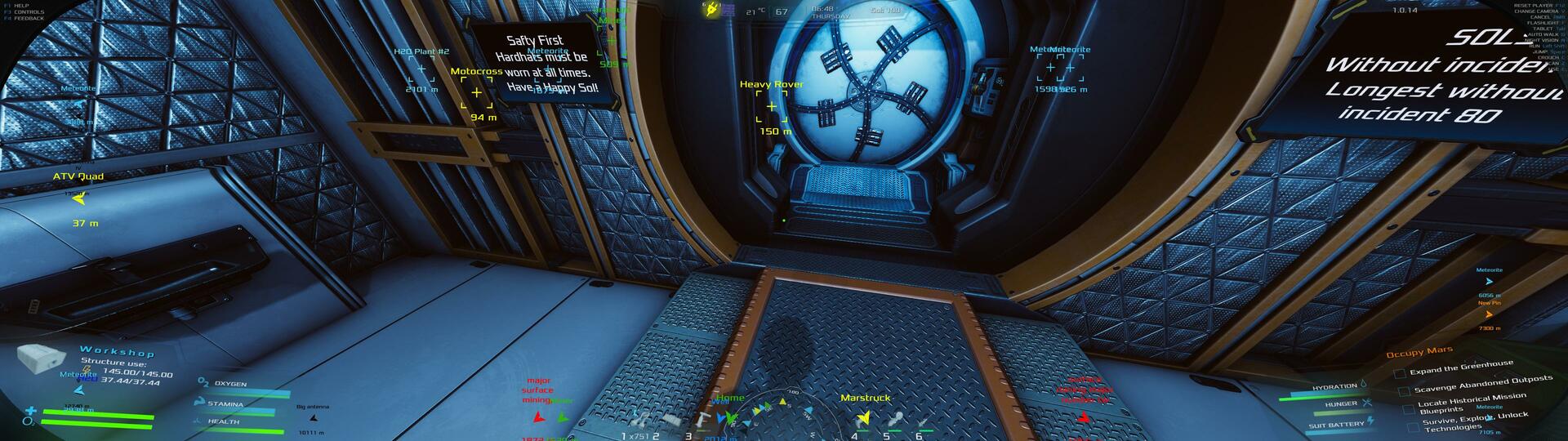Choose the tool in hotbar slot 3
Screen dimensions: 1568x441
(702, 420)
